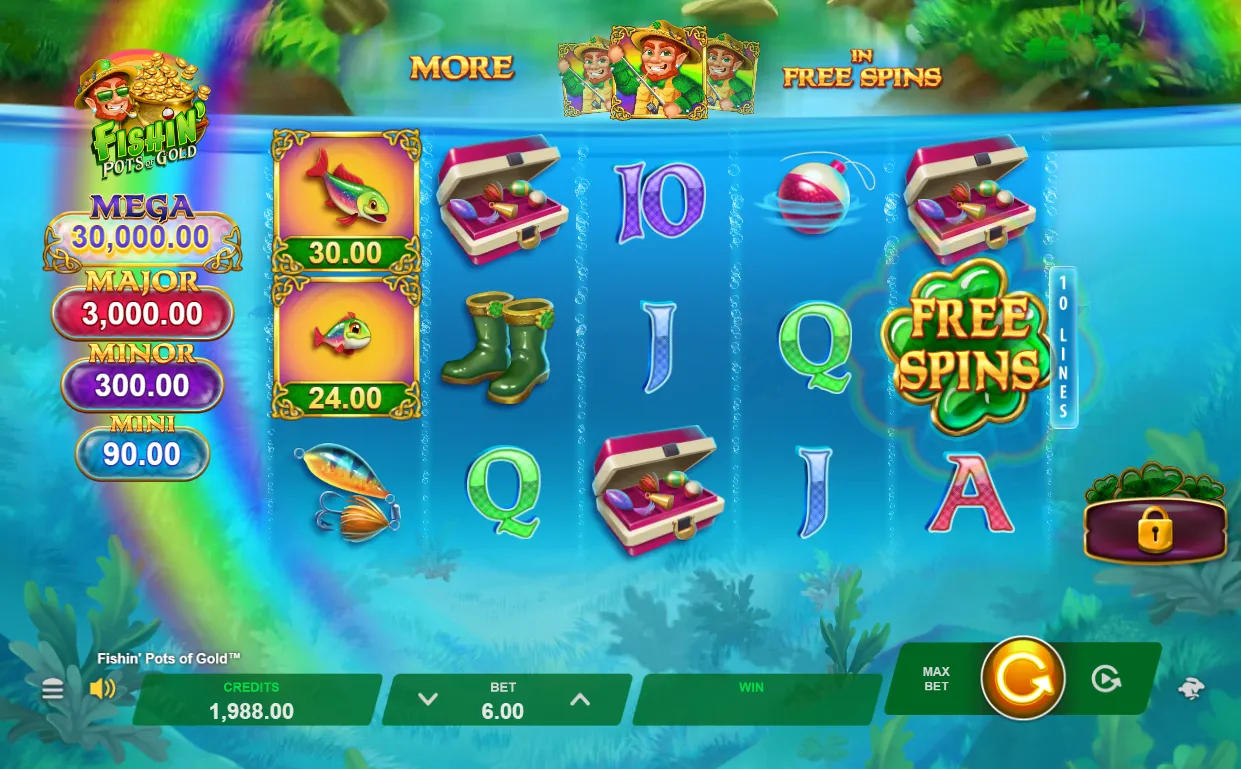The height and width of the screenshot is (769, 1241).
Task: Toggle the rabbit quick spin icon
Action: [1191, 687]
